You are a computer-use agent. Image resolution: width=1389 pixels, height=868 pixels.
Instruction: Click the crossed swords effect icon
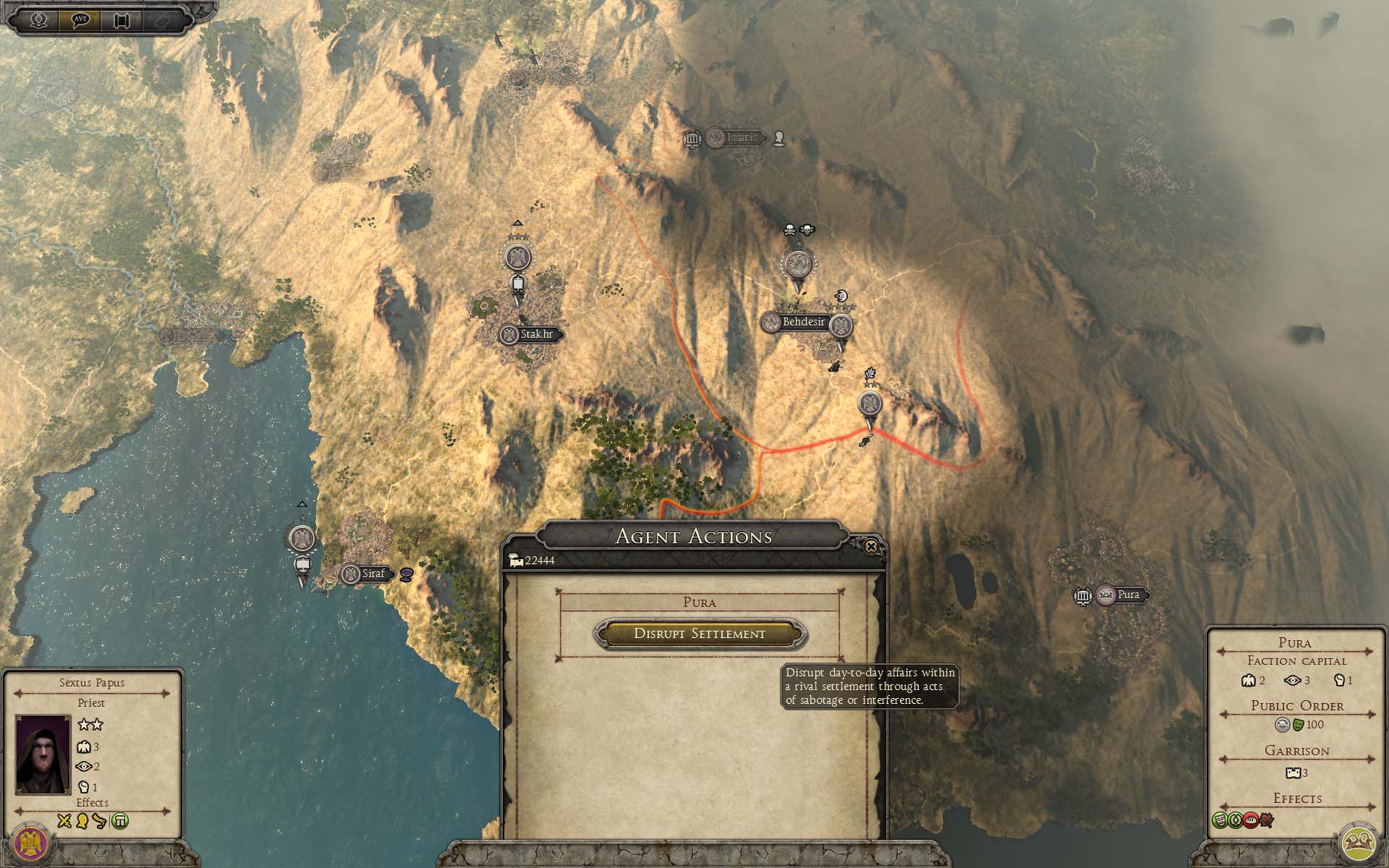pos(64,821)
